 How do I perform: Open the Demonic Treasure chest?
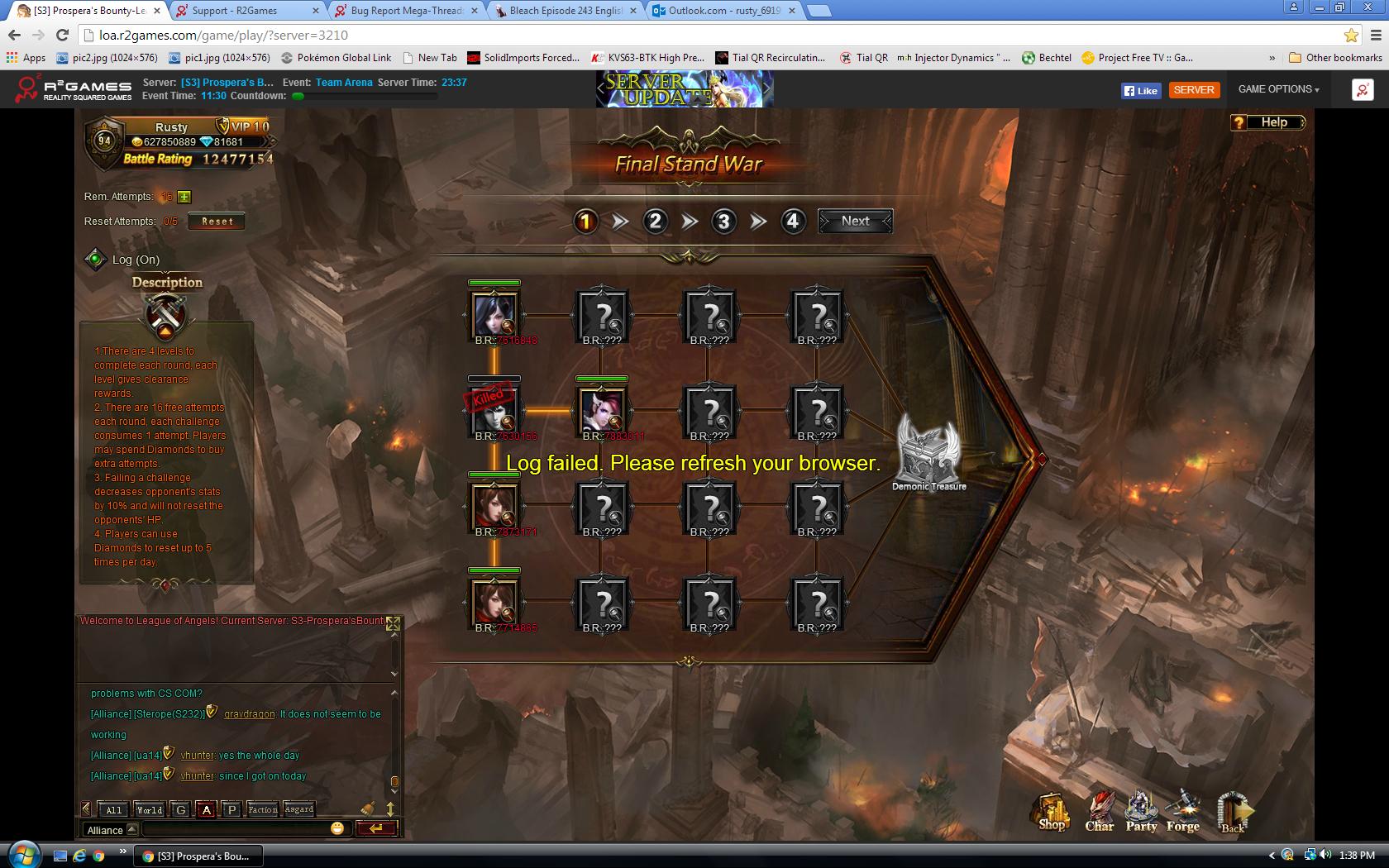click(928, 451)
